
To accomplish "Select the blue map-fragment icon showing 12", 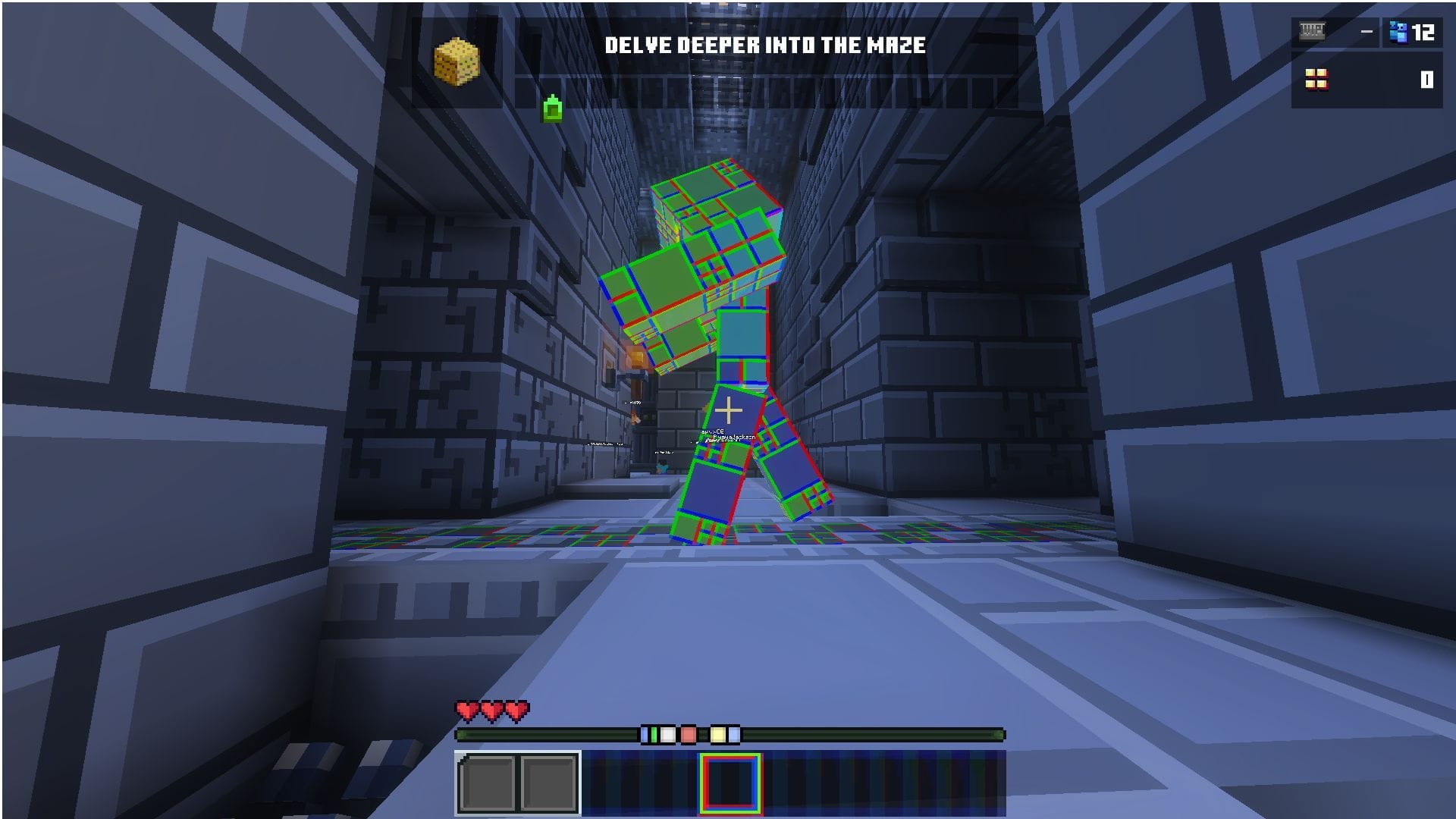I will [1398, 30].
